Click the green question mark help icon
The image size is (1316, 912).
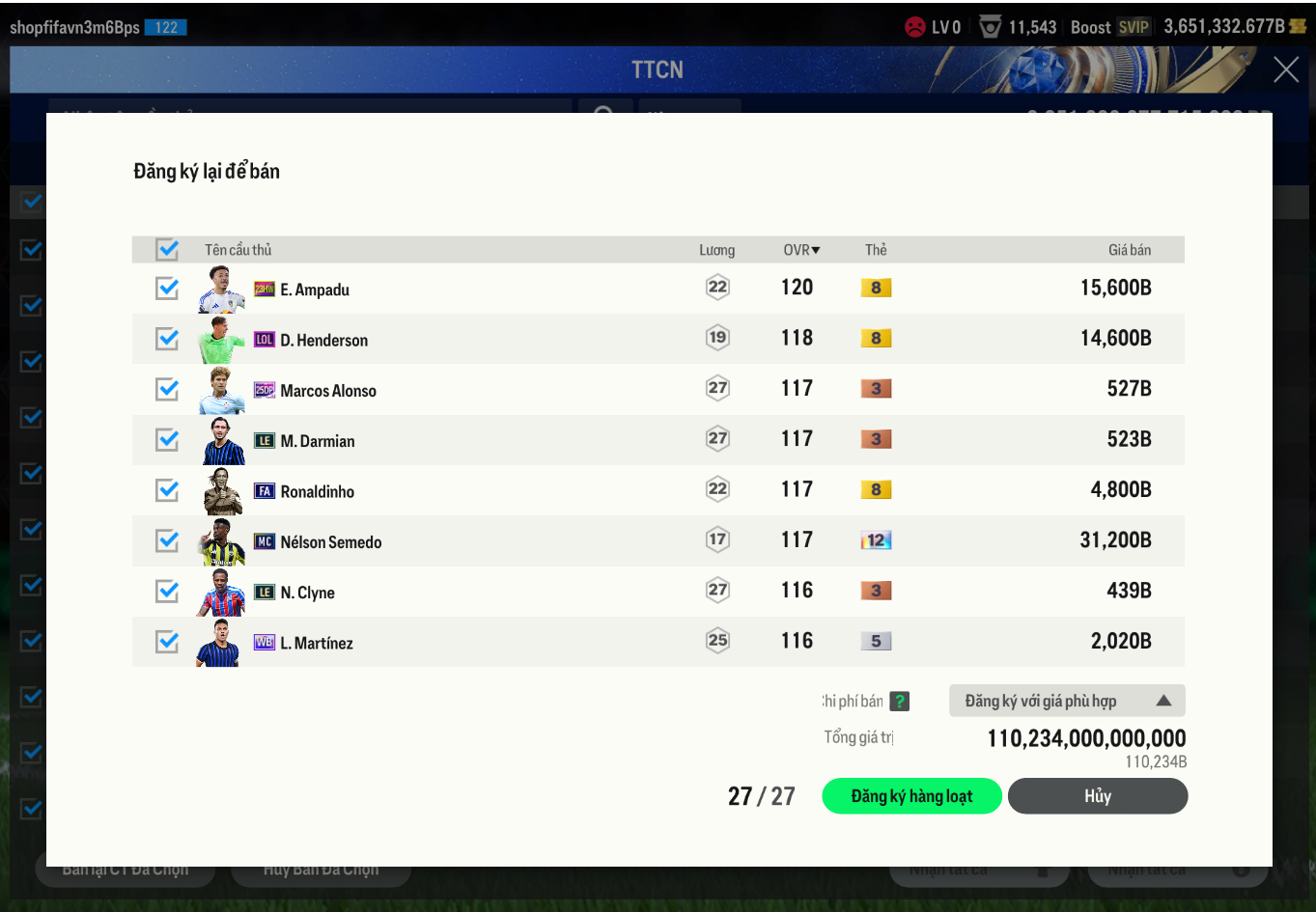pyautogui.click(x=899, y=702)
